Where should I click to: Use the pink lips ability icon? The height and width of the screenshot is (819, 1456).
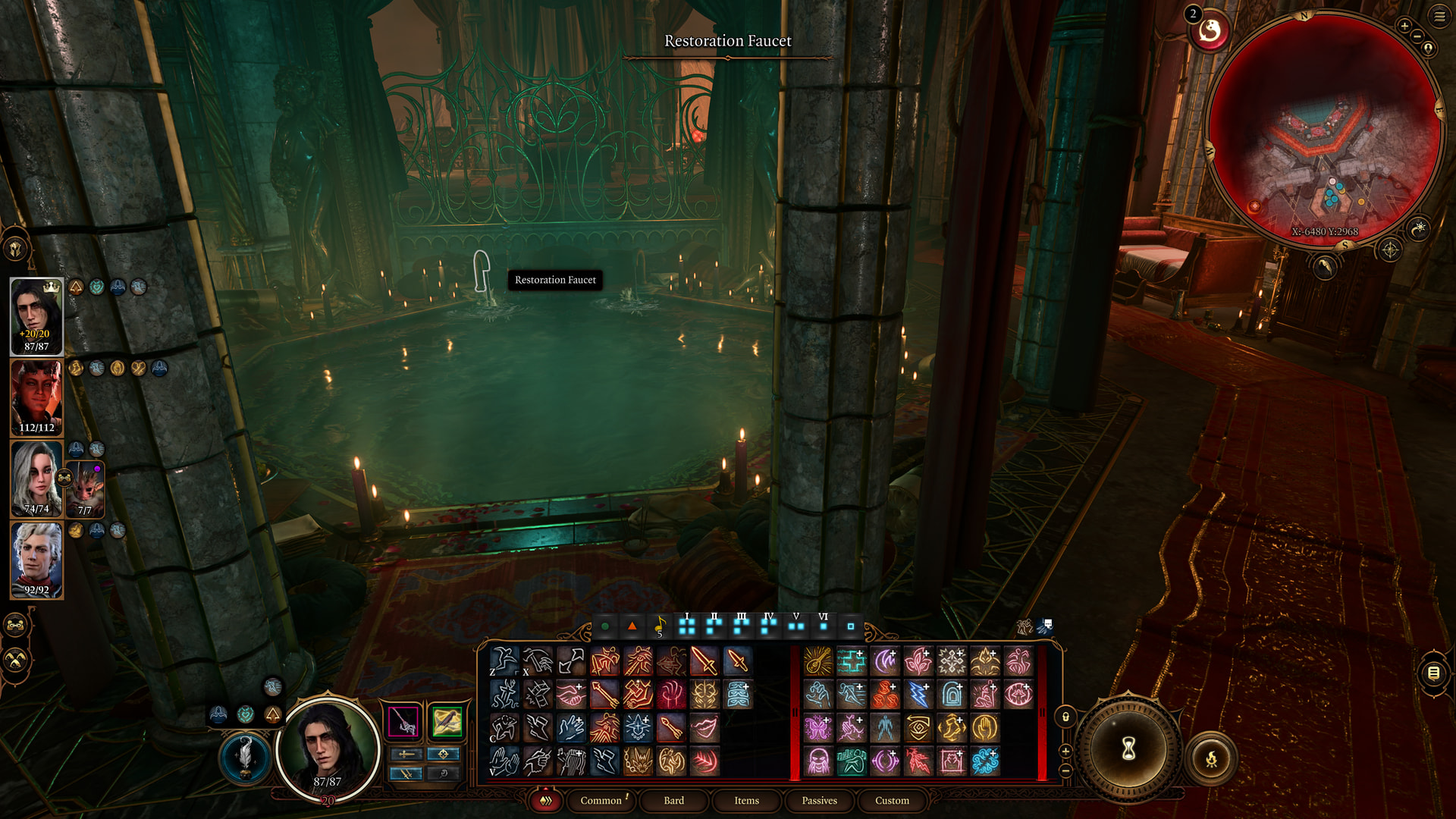(704, 727)
